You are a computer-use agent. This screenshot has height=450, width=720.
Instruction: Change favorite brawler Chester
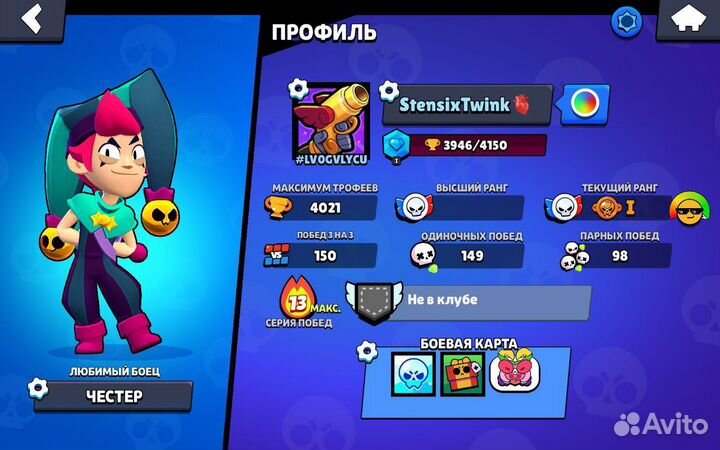112,395
